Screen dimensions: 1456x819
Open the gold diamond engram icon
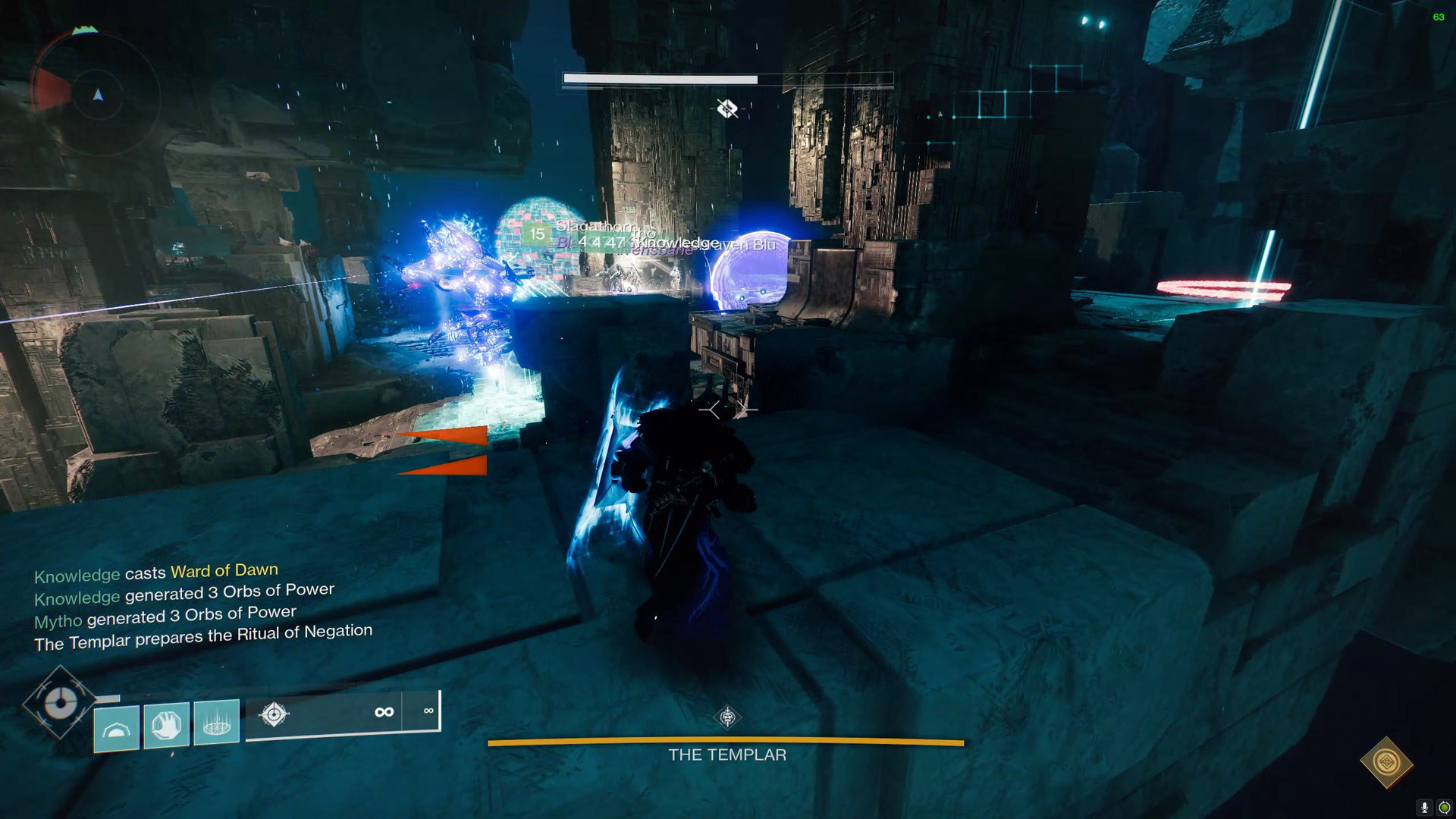pyautogui.click(x=1386, y=762)
